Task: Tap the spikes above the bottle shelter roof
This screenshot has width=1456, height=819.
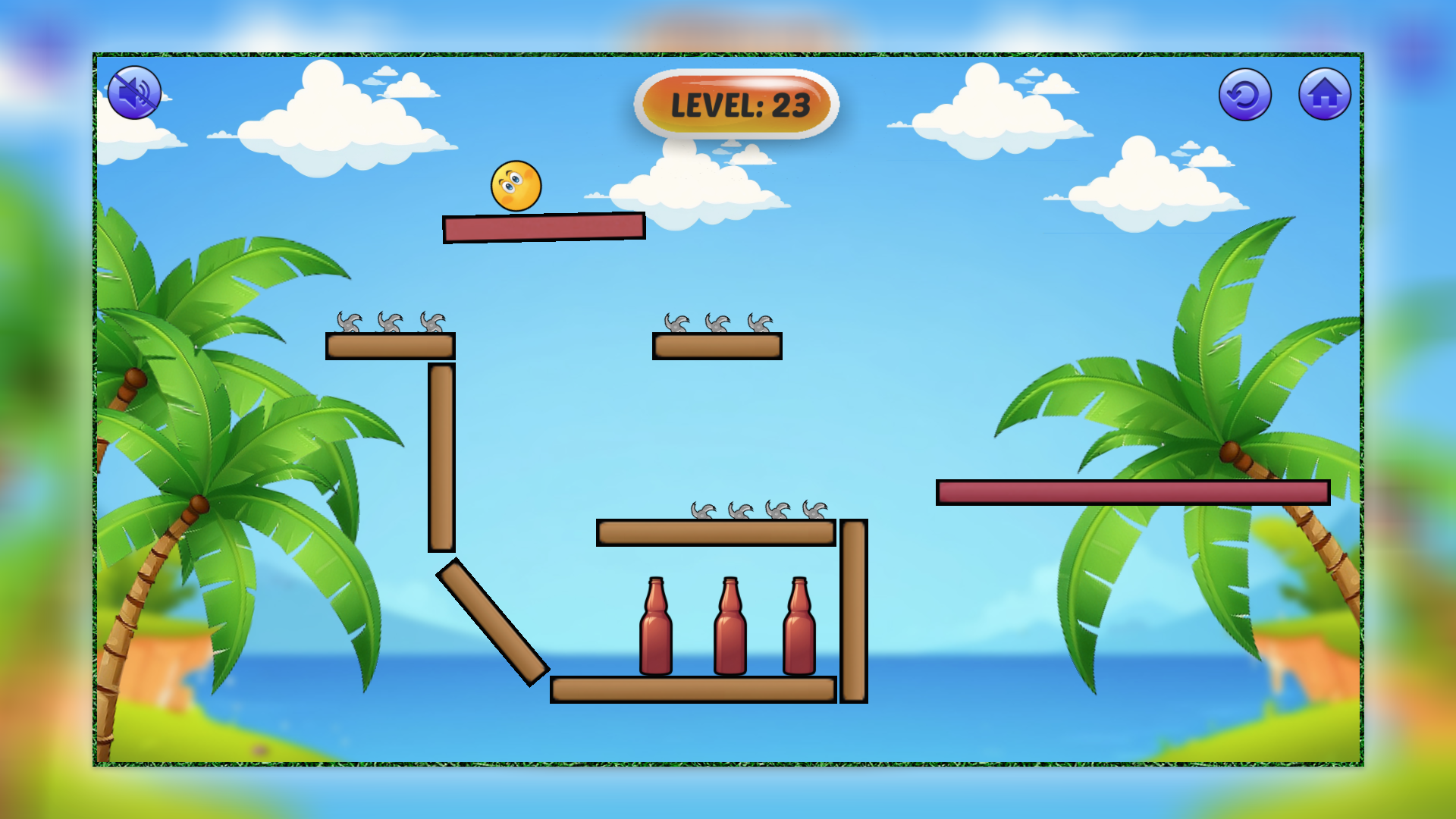Action: click(x=758, y=510)
